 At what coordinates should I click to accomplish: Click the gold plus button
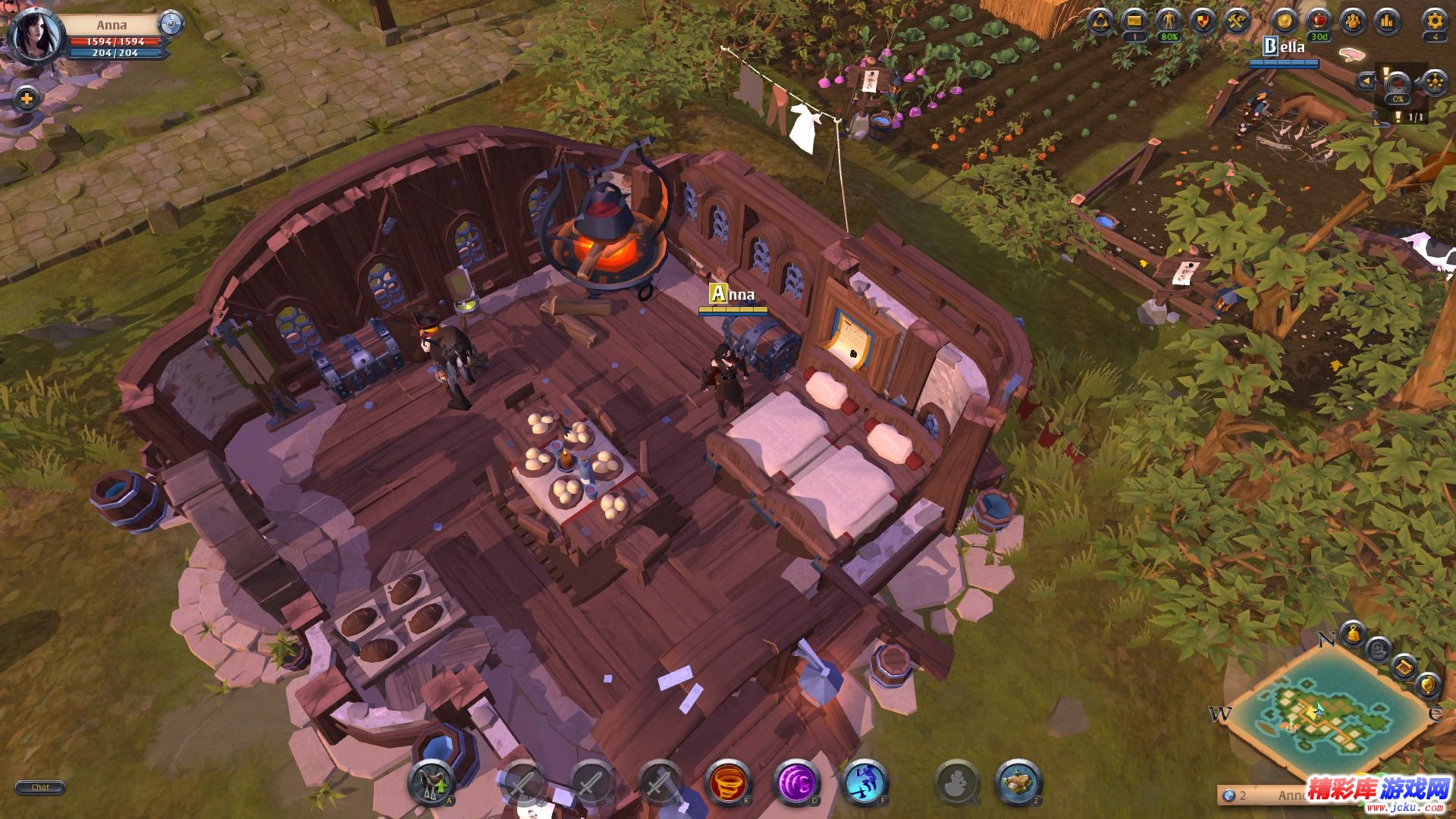(27, 99)
